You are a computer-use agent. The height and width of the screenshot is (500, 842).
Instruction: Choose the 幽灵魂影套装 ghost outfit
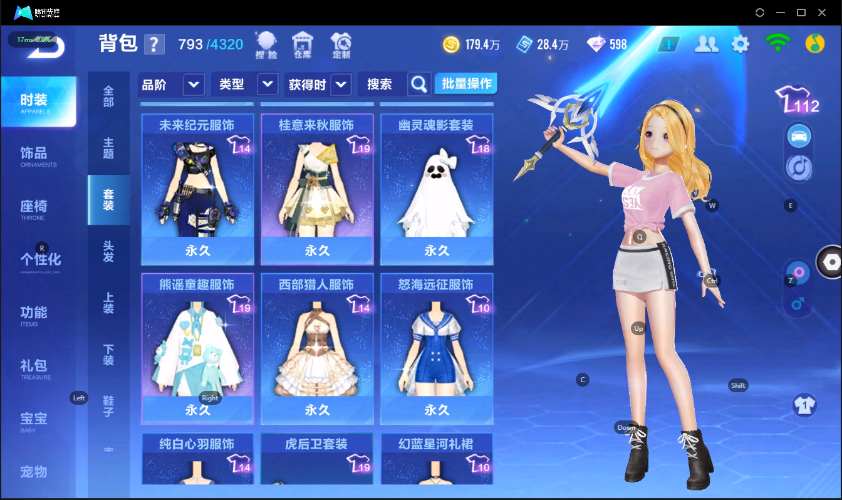point(435,189)
